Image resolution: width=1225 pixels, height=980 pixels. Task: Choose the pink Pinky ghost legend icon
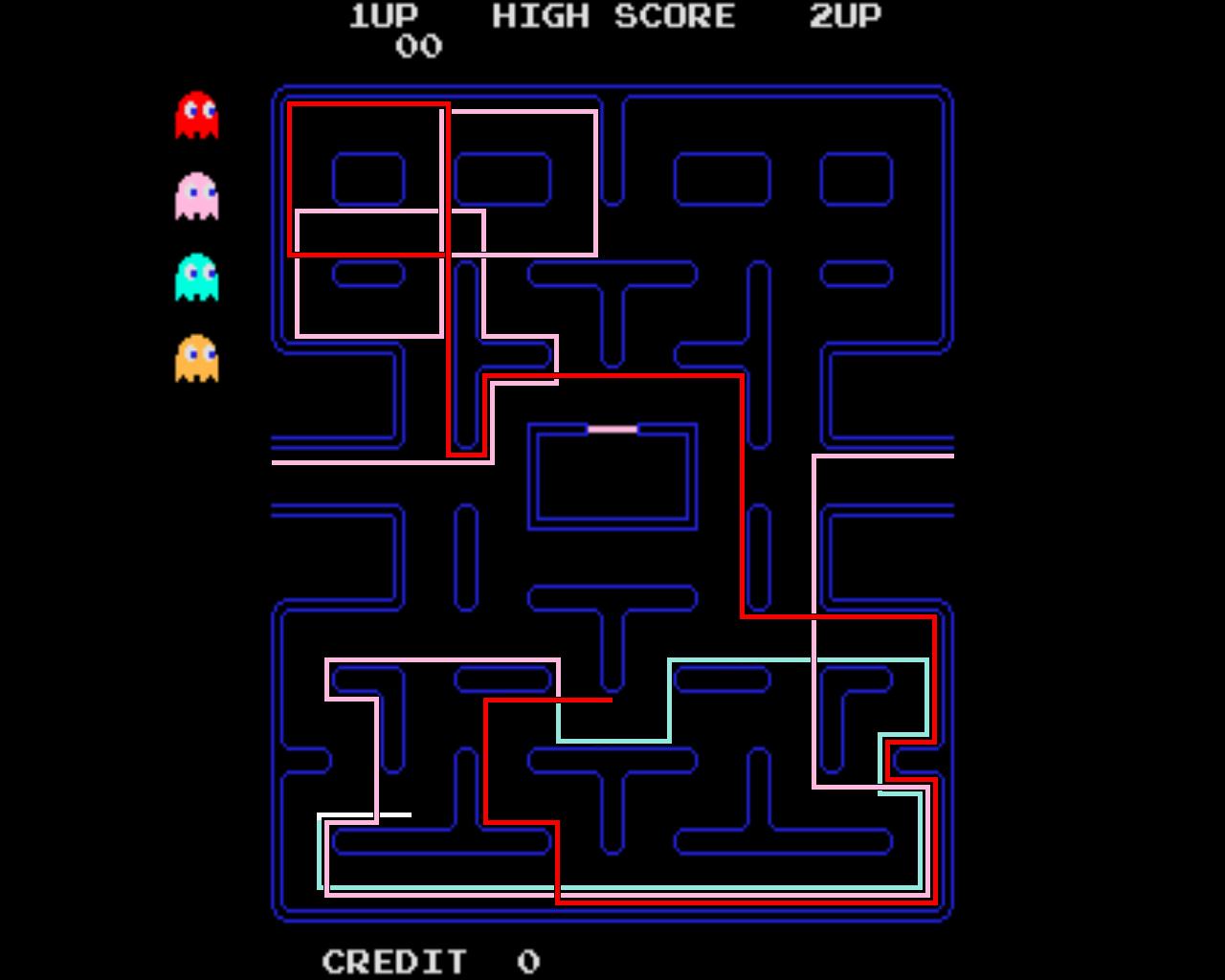(x=196, y=196)
